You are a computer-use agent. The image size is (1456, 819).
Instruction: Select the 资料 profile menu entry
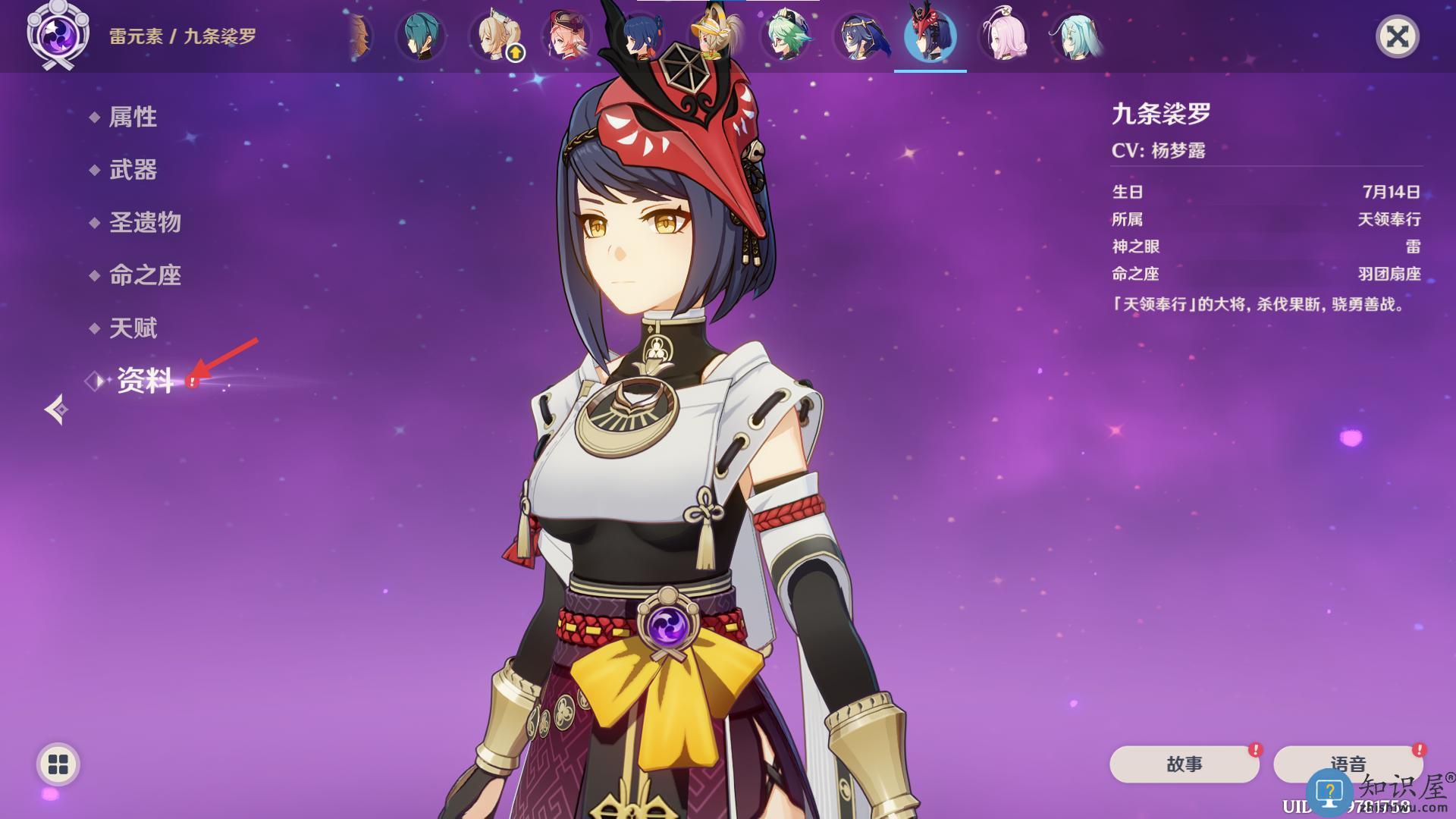coord(145,381)
